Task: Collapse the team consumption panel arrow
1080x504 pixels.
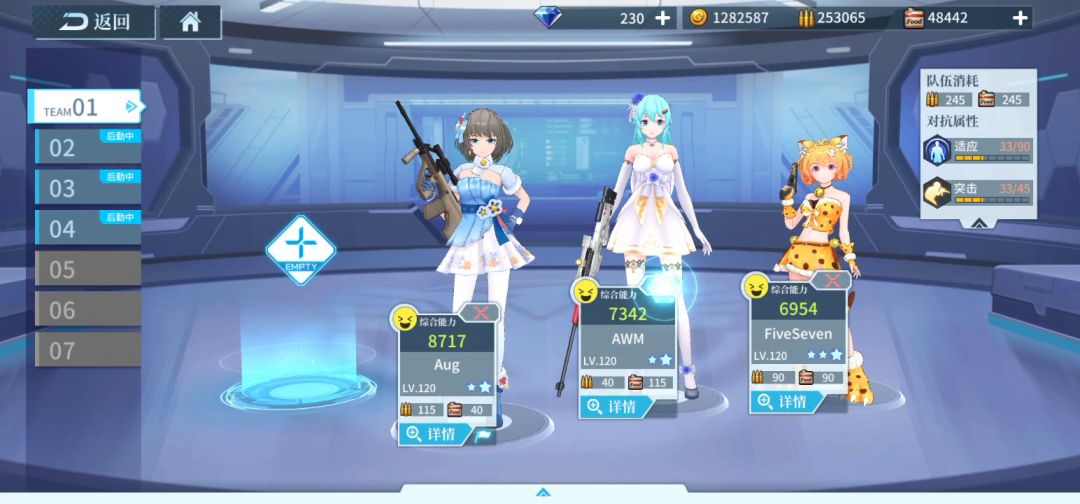Action: click(x=978, y=223)
